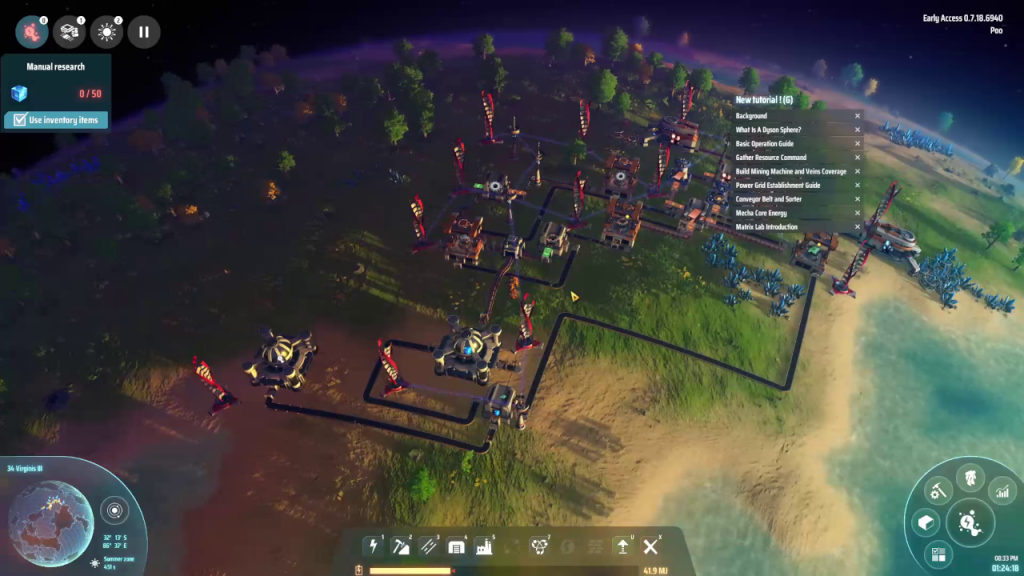Choose the conveyor belt build category
The image size is (1024, 576).
click(x=430, y=546)
